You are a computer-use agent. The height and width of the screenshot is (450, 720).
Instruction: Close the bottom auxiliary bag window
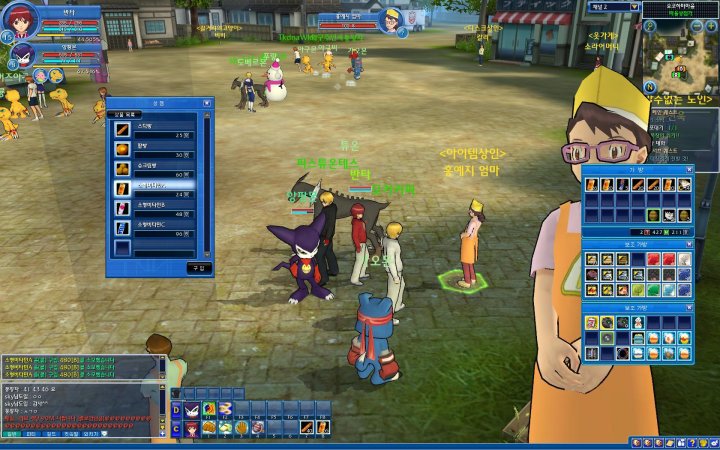click(688, 307)
